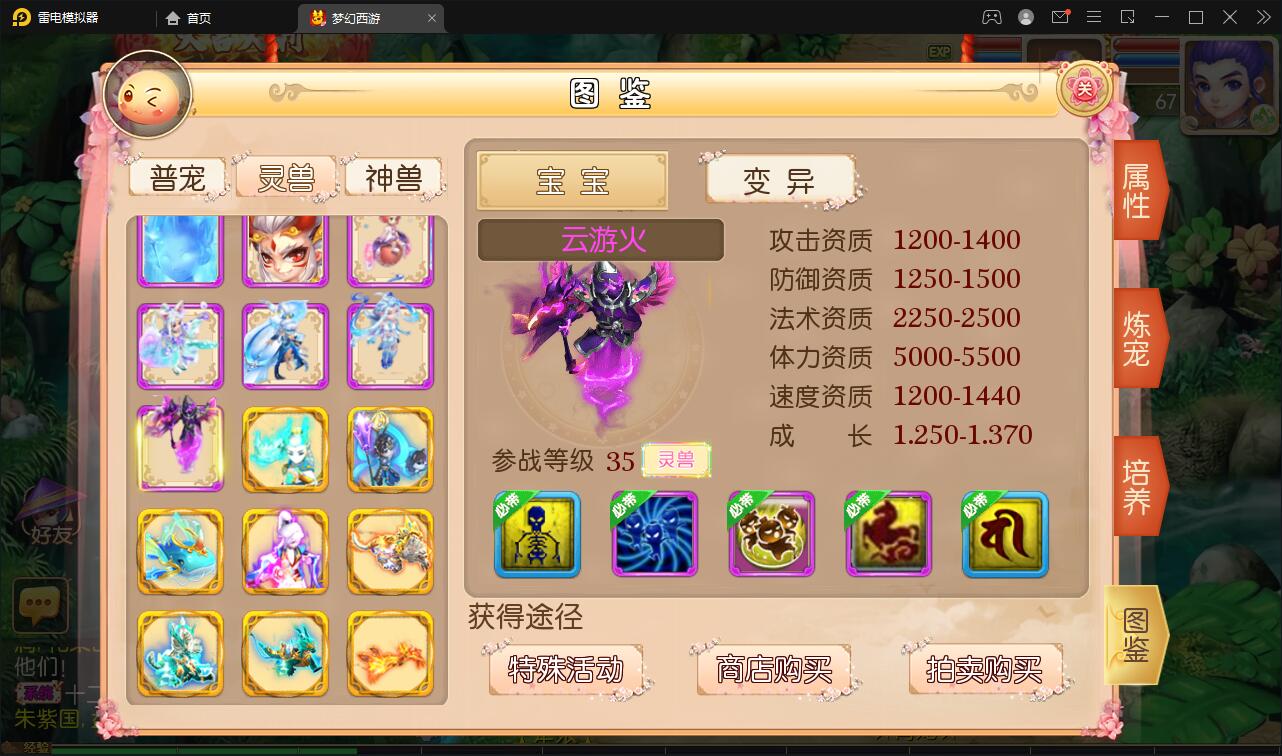
Task: Click the chat bubble icon on the left
Action: pyautogui.click(x=40, y=606)
